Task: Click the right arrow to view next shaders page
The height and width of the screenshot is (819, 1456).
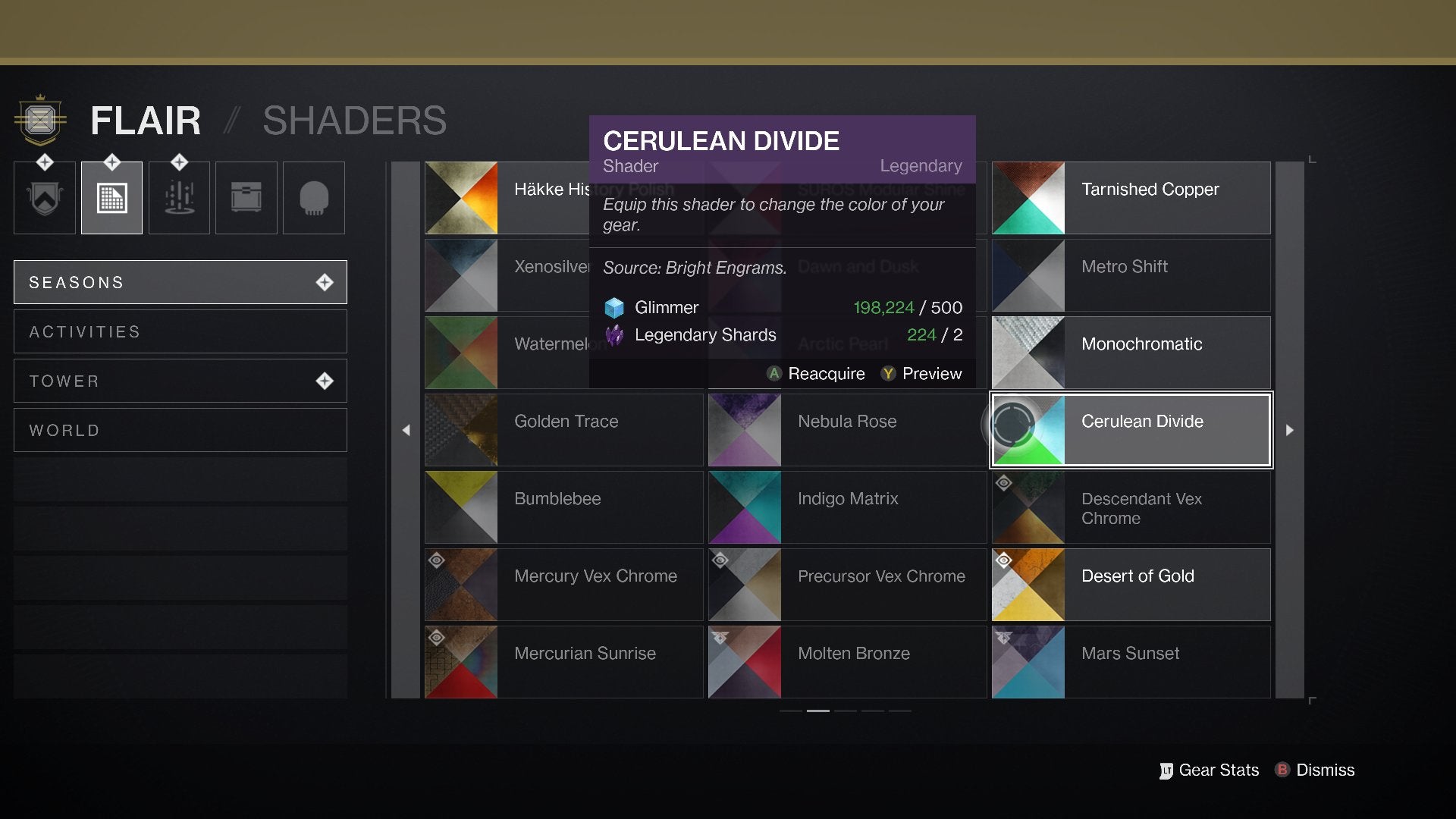Action: 1289,430
